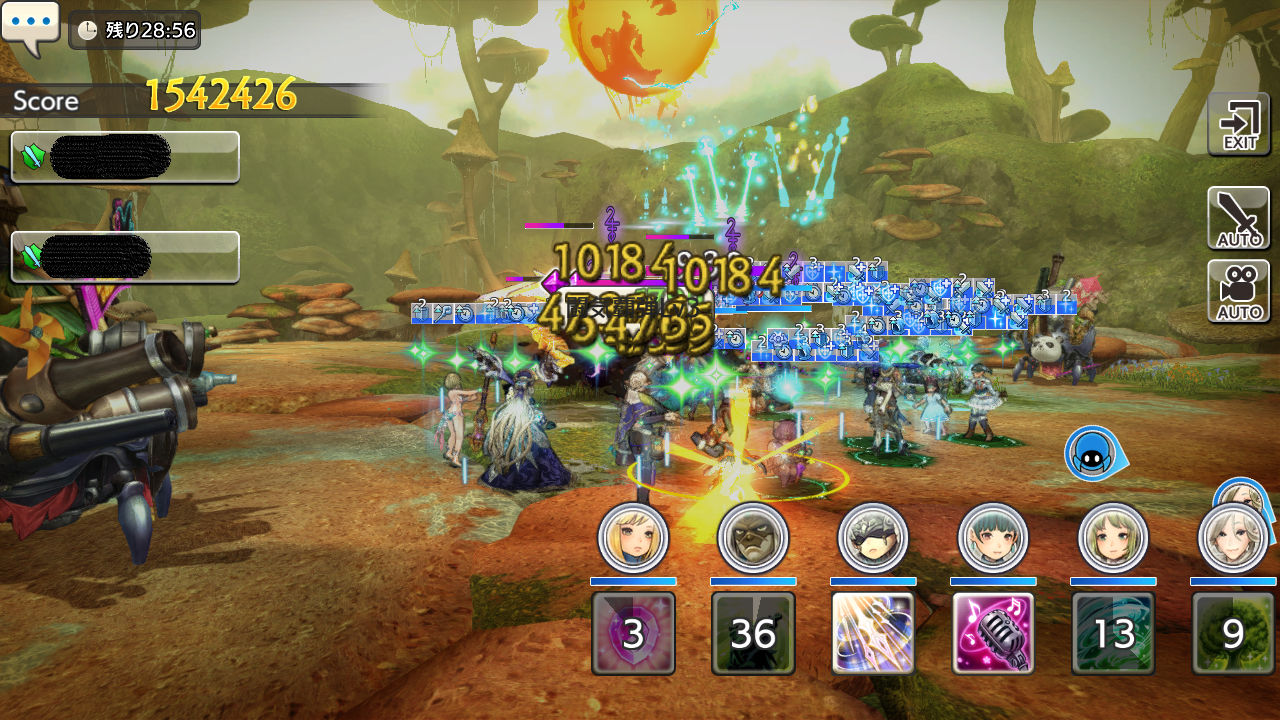Tap the pink shield skill on cooldown 3
The image size is (1280, 720).
click(633, 633)
